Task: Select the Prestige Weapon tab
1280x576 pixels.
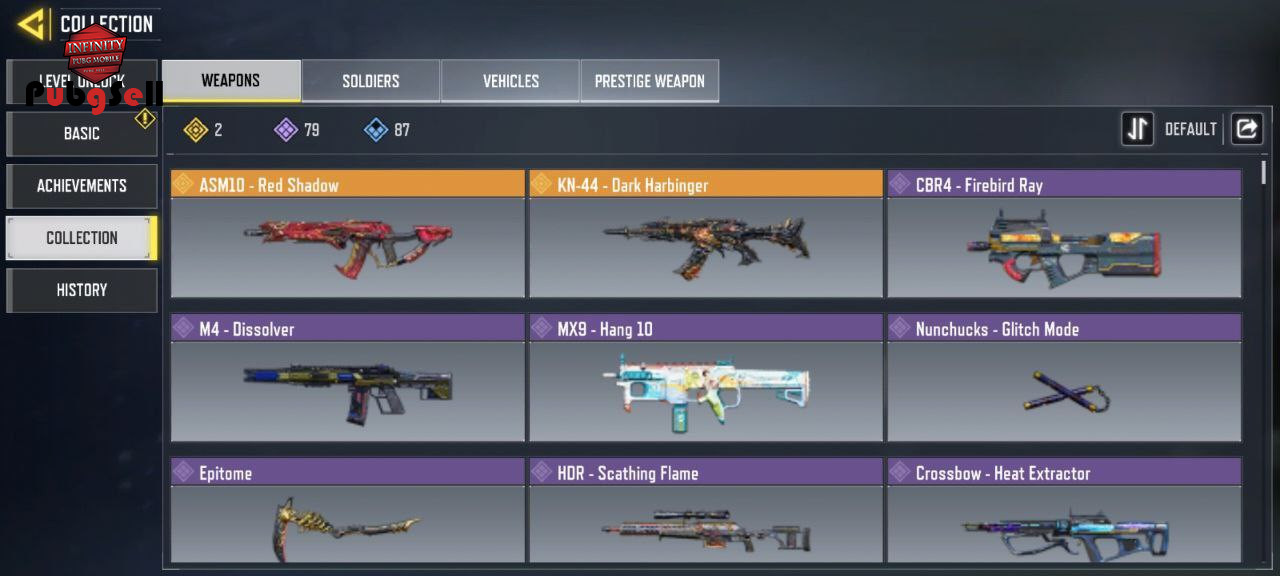Action: pyautogui.click(x=650, y=81)
